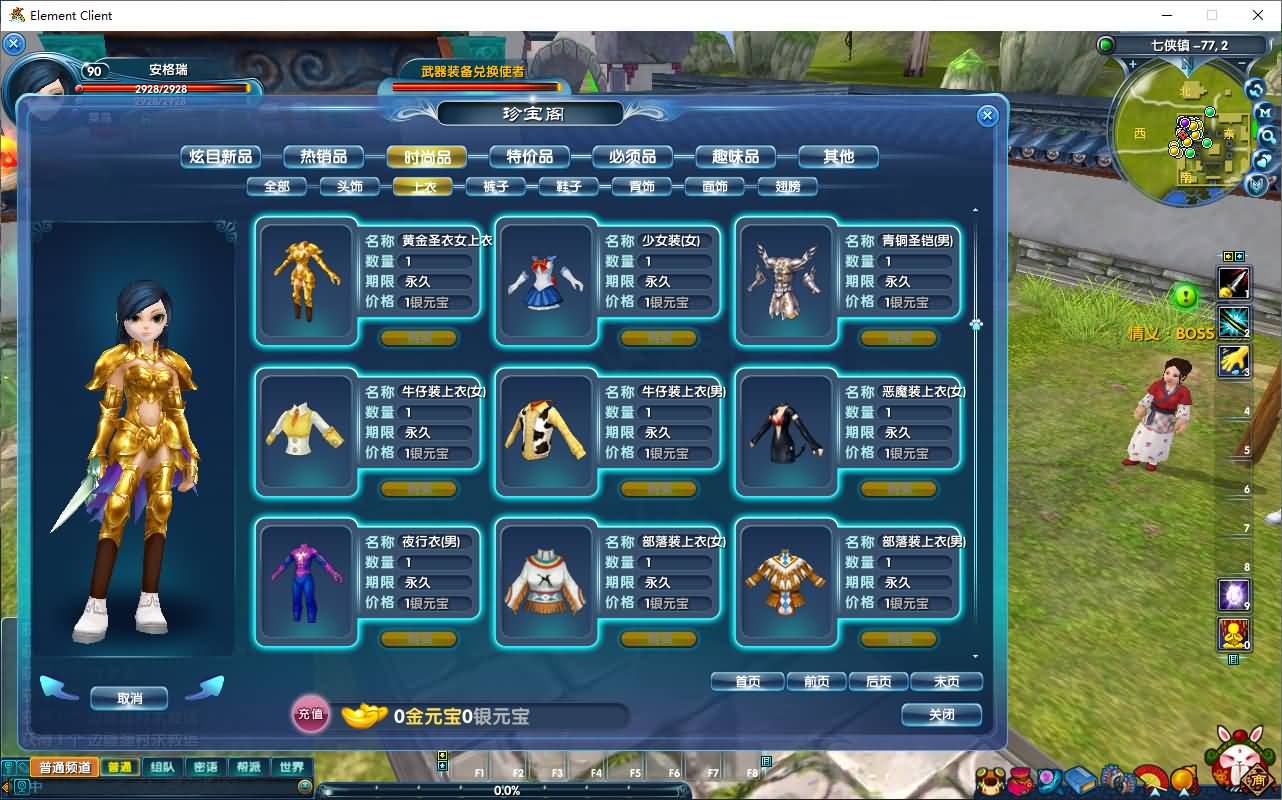The image size is (1282, 800).
Task: Open the blue quest book icon bottom right
Action: coord(1081,778)
